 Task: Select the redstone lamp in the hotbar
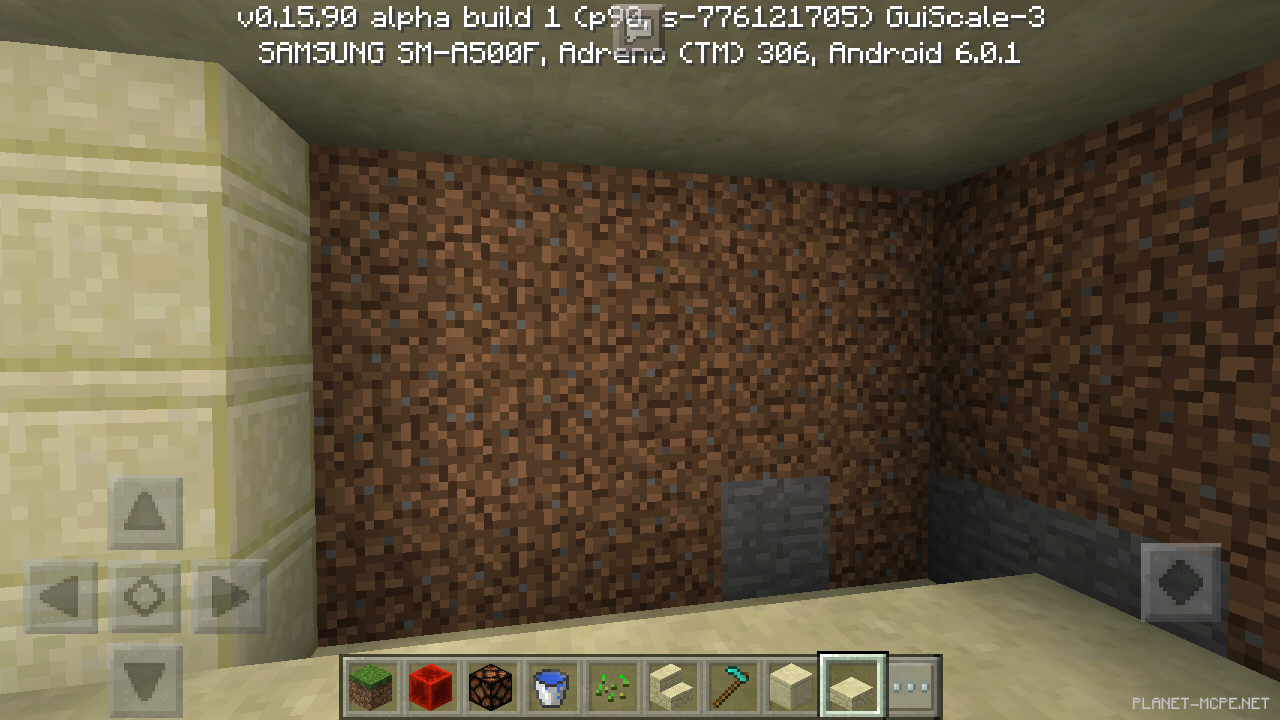(491, 686)
